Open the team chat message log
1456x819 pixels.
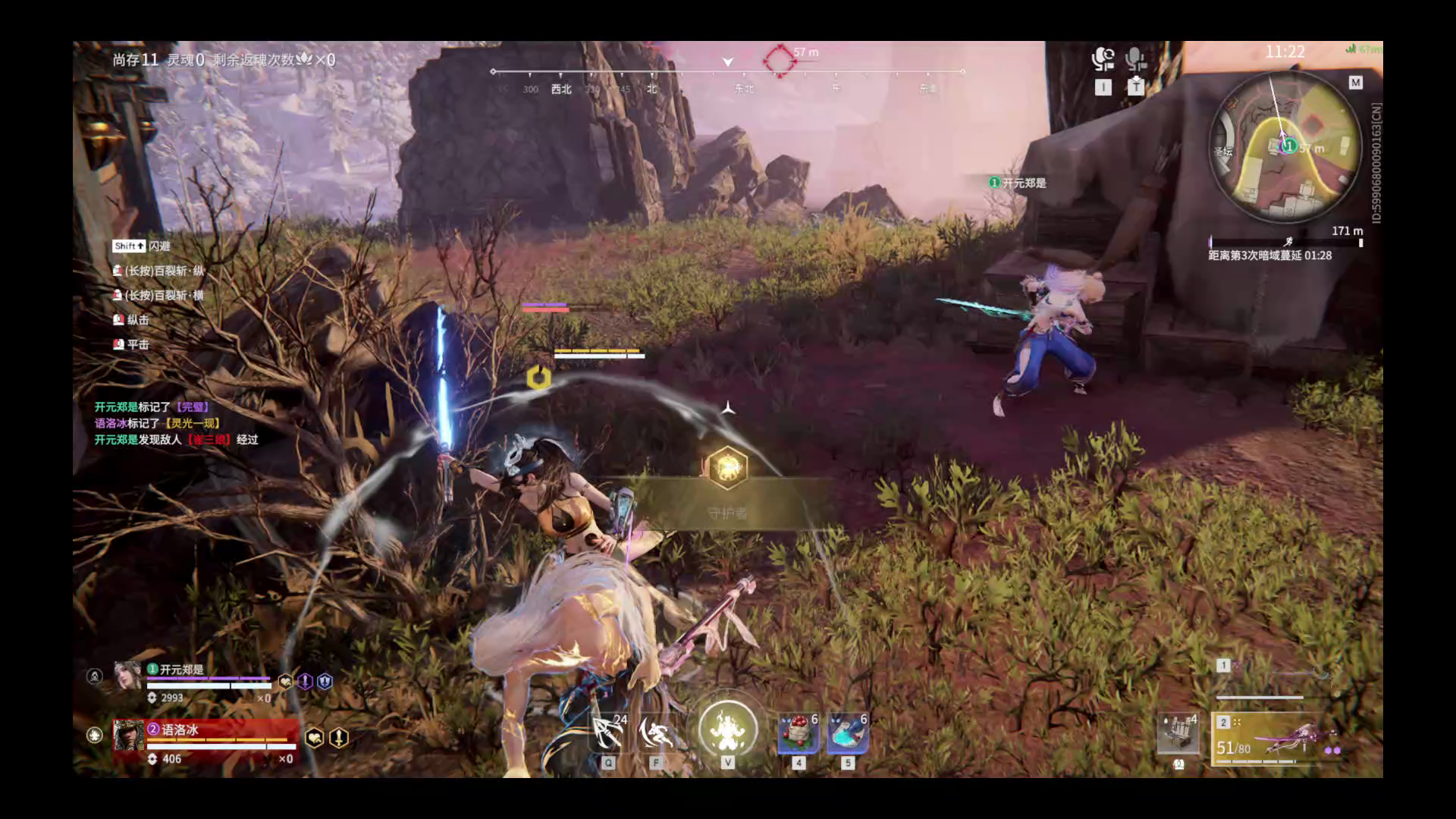pos(176,423)
